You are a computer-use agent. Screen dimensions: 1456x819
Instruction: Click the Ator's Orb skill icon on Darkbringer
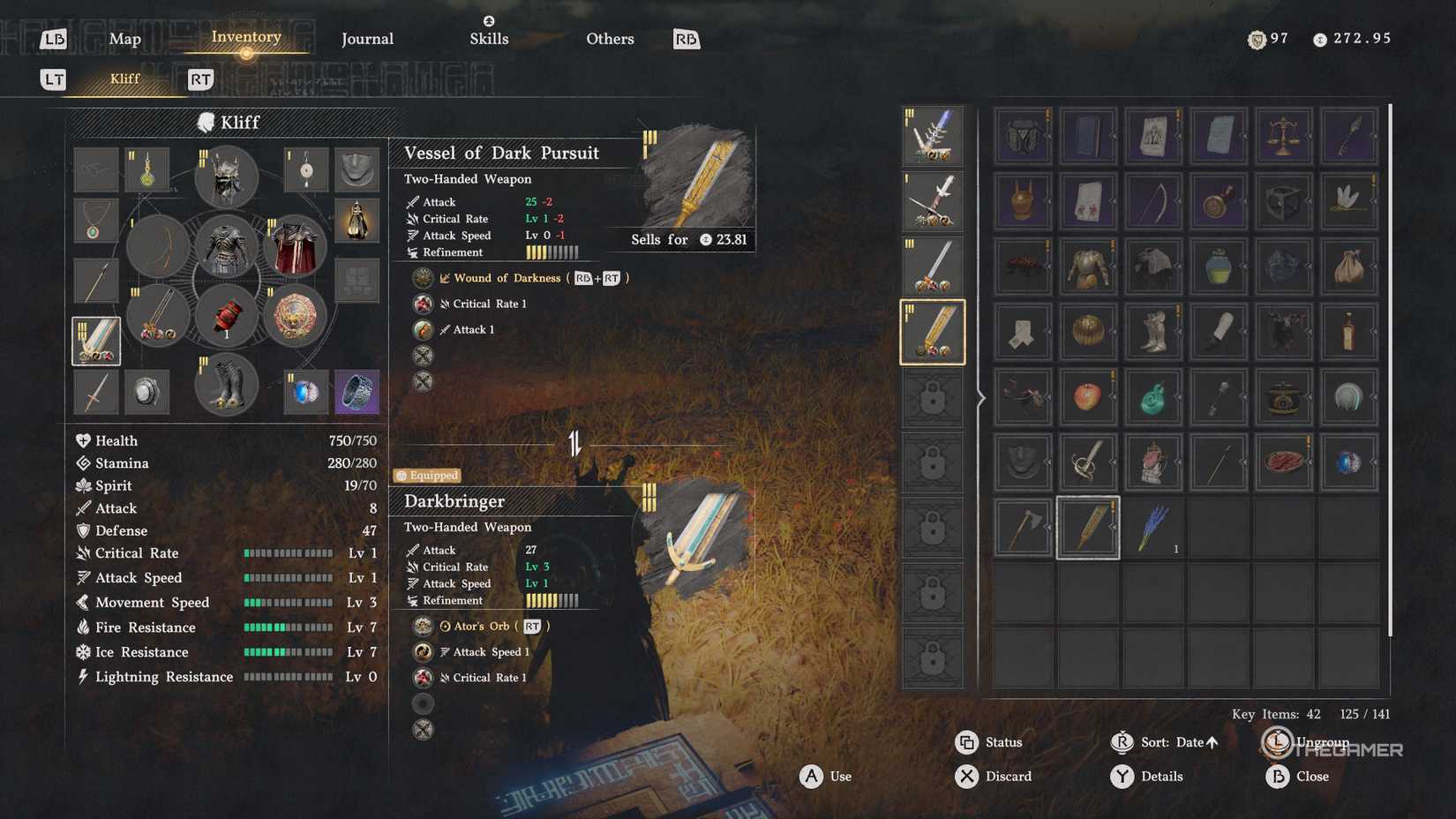tap(423, 626)
